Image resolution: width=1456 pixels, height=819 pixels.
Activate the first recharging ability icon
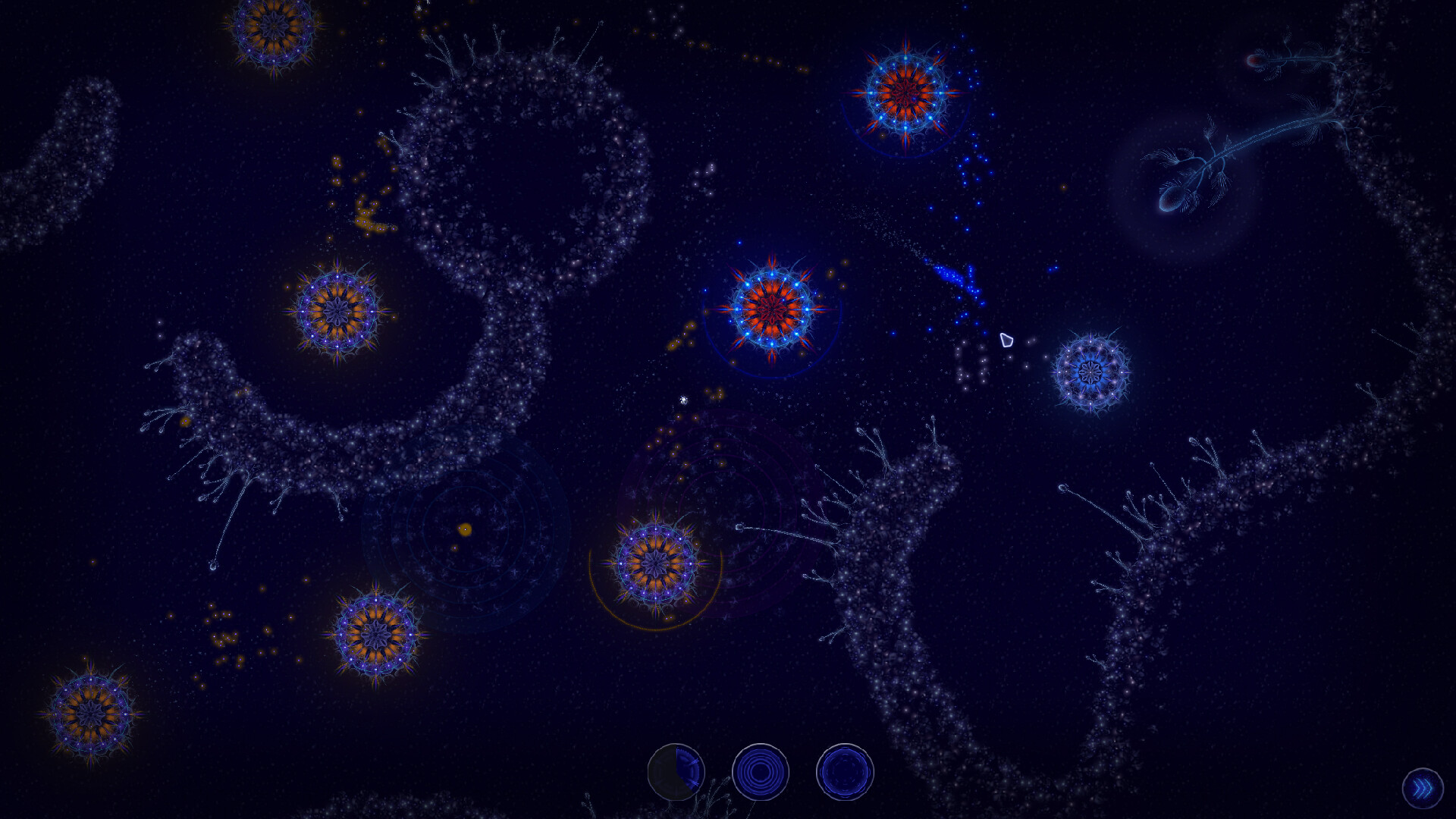click(677, 771)
